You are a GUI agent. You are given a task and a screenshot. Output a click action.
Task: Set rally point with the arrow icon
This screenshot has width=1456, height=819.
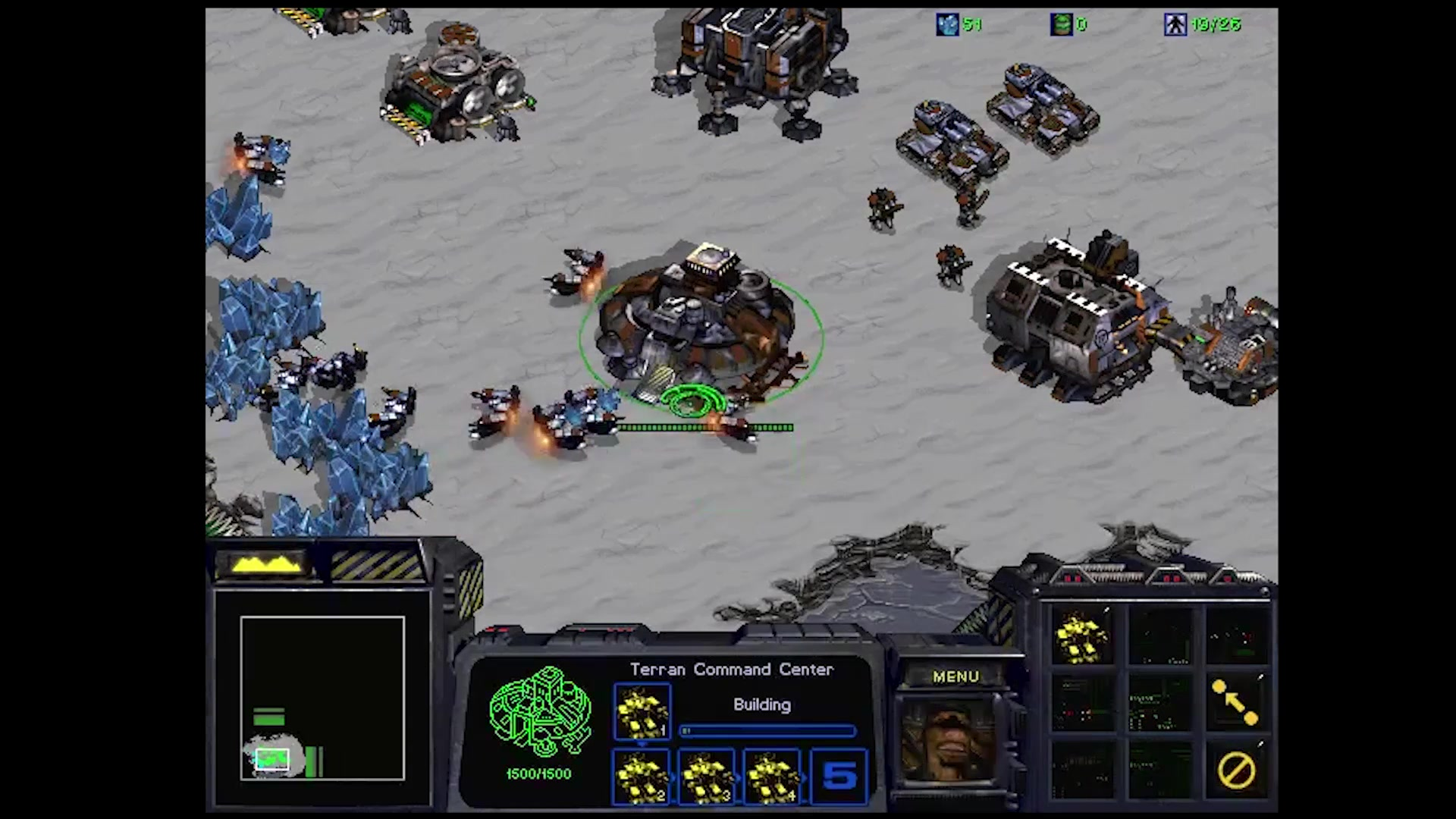[x=1235, y=702]
